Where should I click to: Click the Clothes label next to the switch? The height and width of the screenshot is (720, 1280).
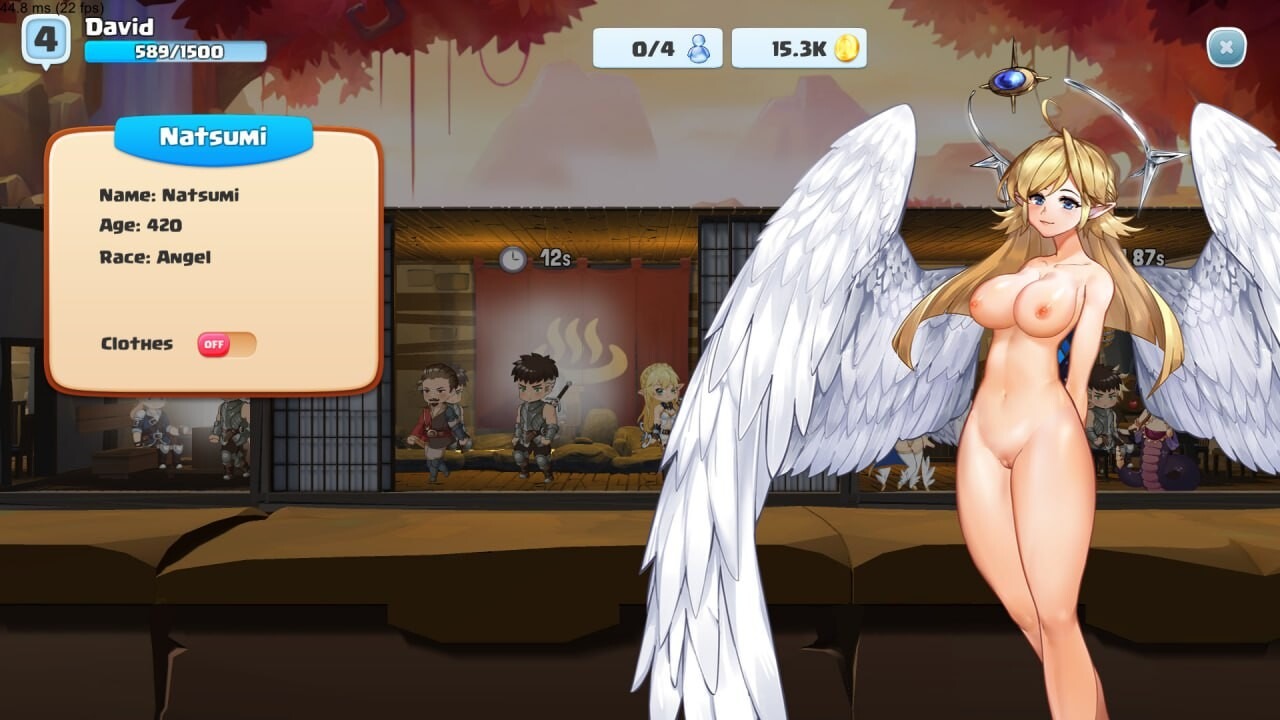tap(135, 343)
